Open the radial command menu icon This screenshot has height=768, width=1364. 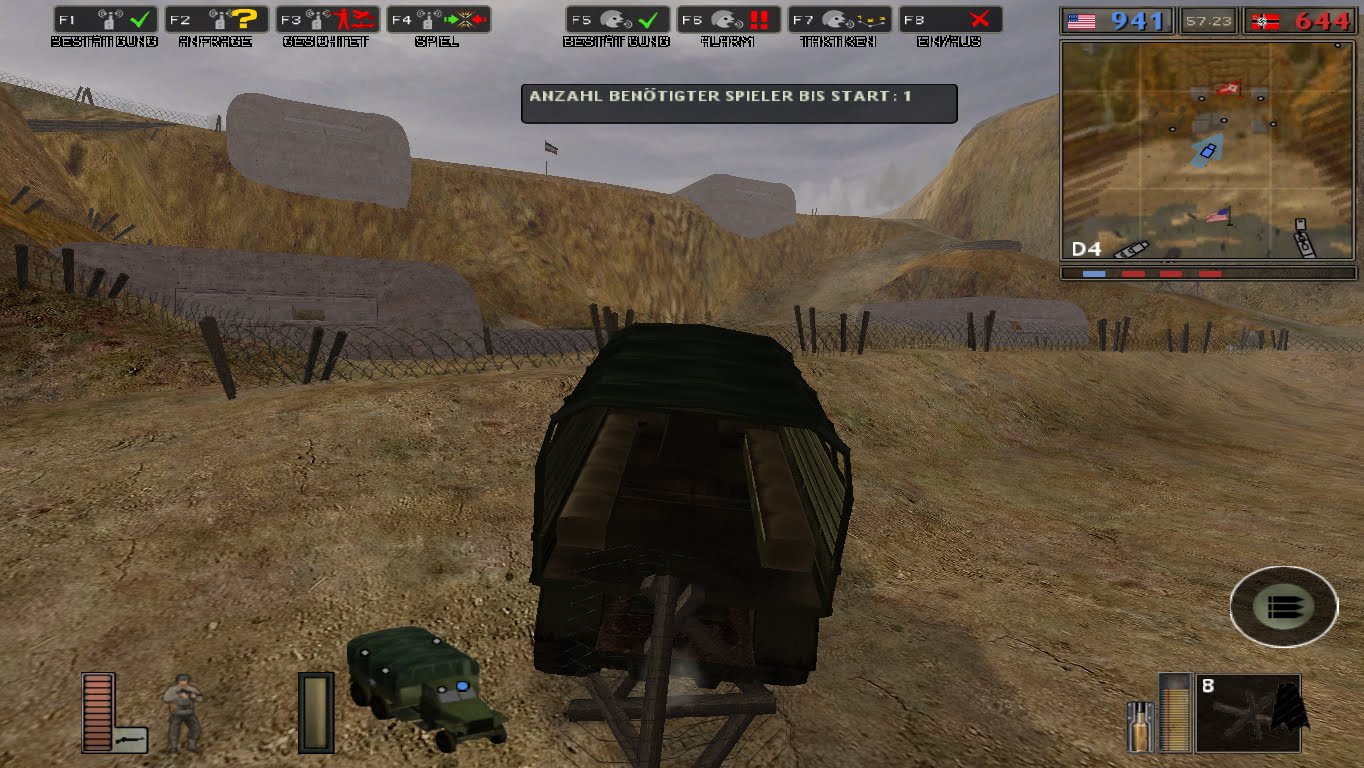coord(1283,606)
